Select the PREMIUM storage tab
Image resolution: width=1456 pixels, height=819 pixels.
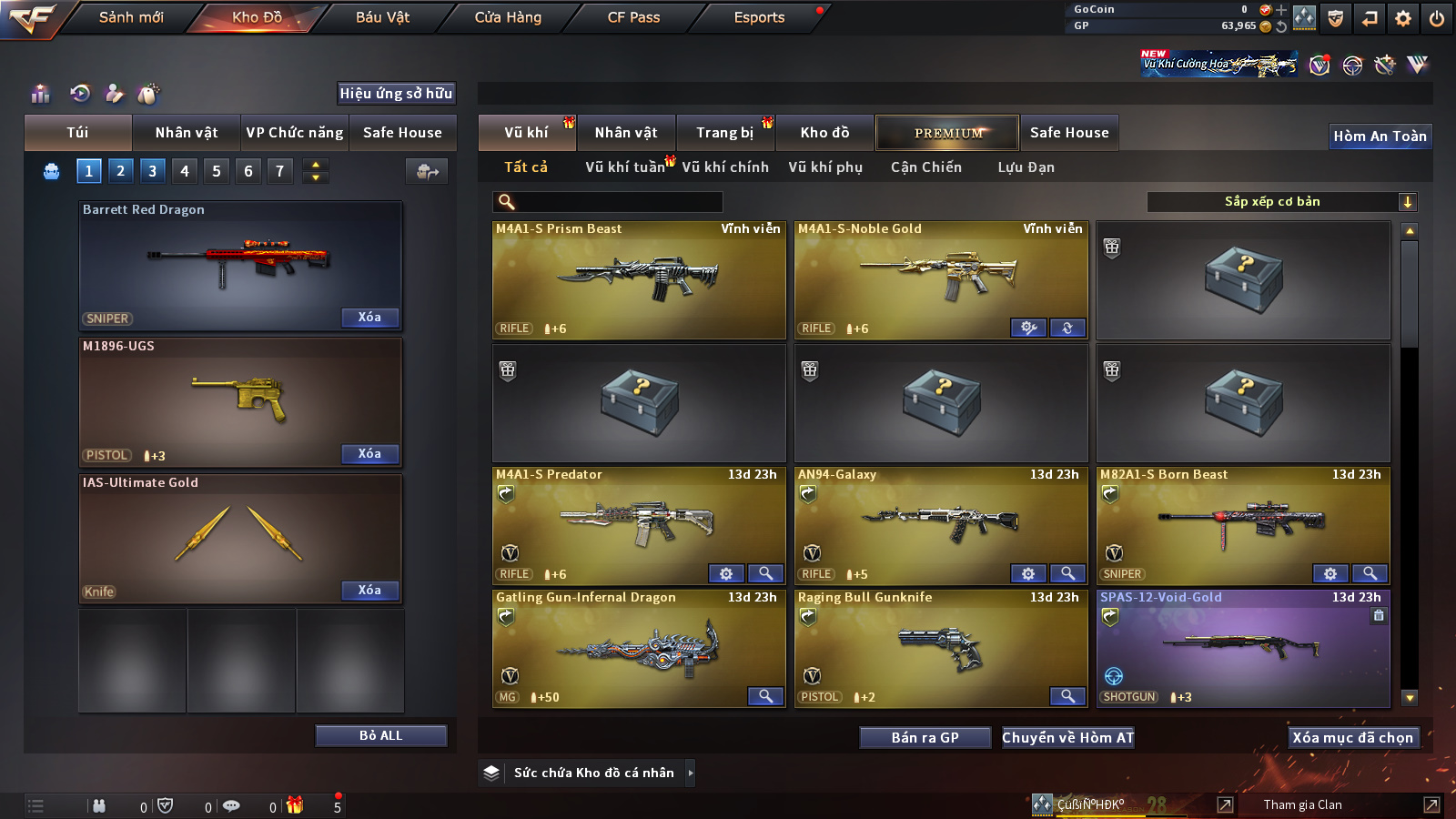[947, 133]
